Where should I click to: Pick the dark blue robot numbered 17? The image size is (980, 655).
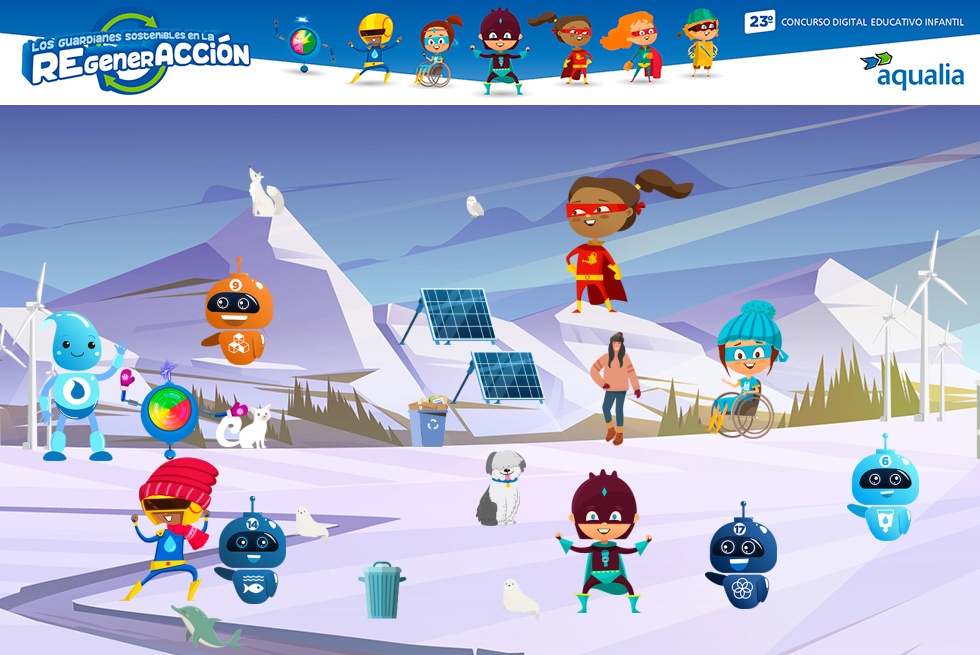742,558
